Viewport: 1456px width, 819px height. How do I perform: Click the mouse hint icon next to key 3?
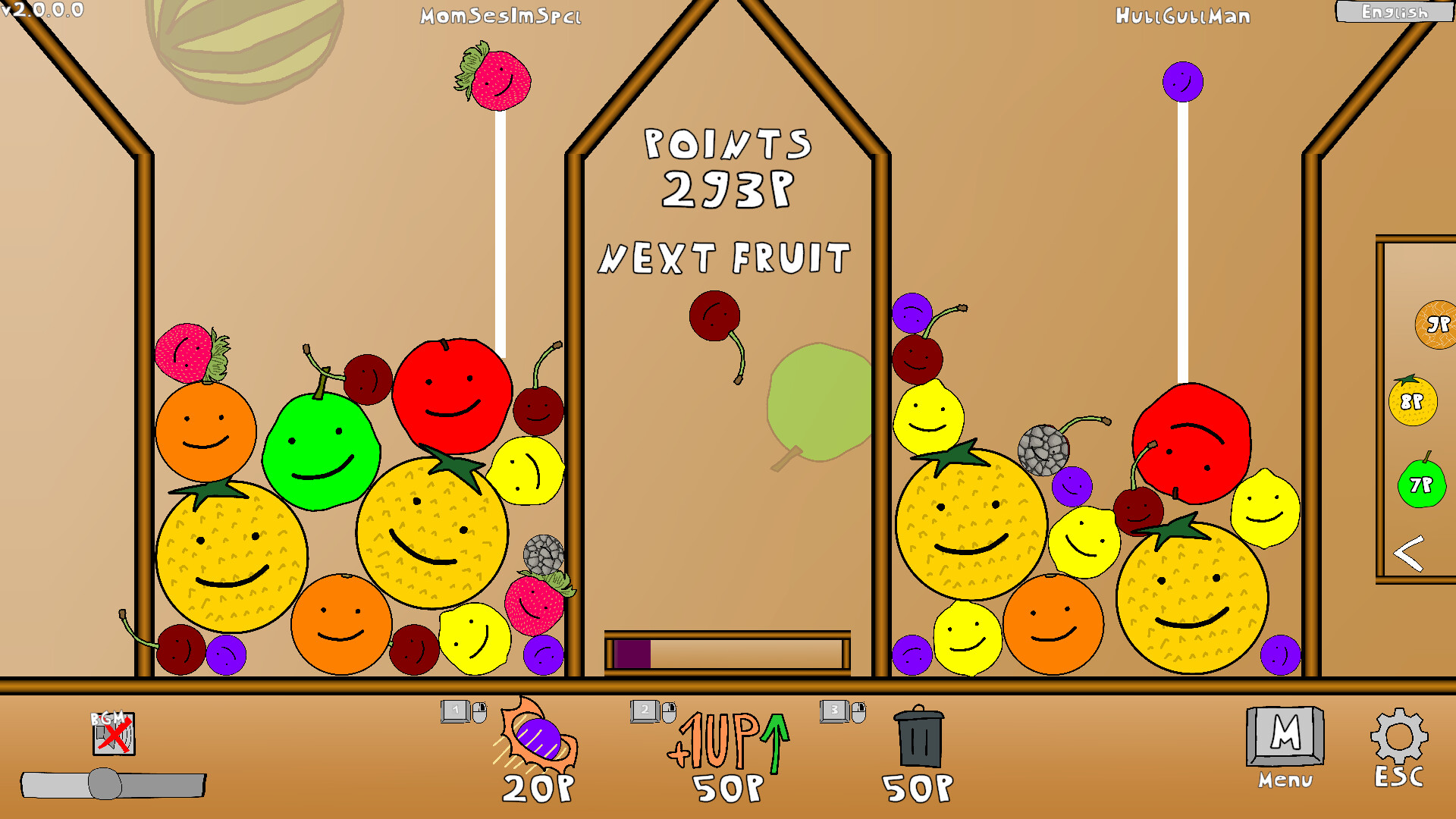click(x=858, y=711)
